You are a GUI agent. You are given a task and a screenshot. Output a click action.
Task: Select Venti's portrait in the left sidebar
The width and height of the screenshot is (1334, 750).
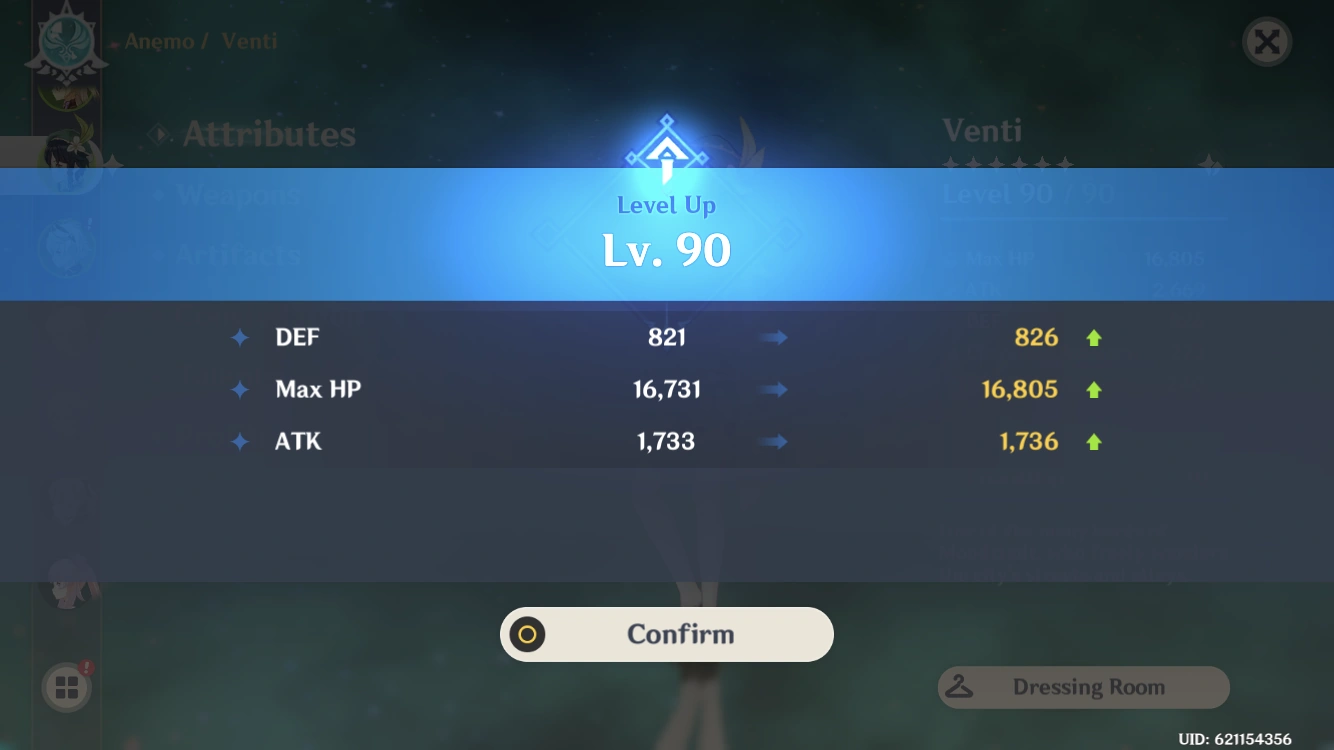(66, 160)
